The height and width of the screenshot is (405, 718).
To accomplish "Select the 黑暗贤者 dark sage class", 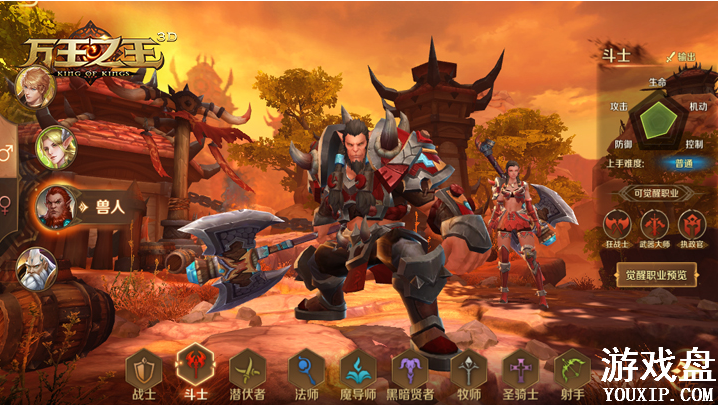I will (x=410, y=369).
